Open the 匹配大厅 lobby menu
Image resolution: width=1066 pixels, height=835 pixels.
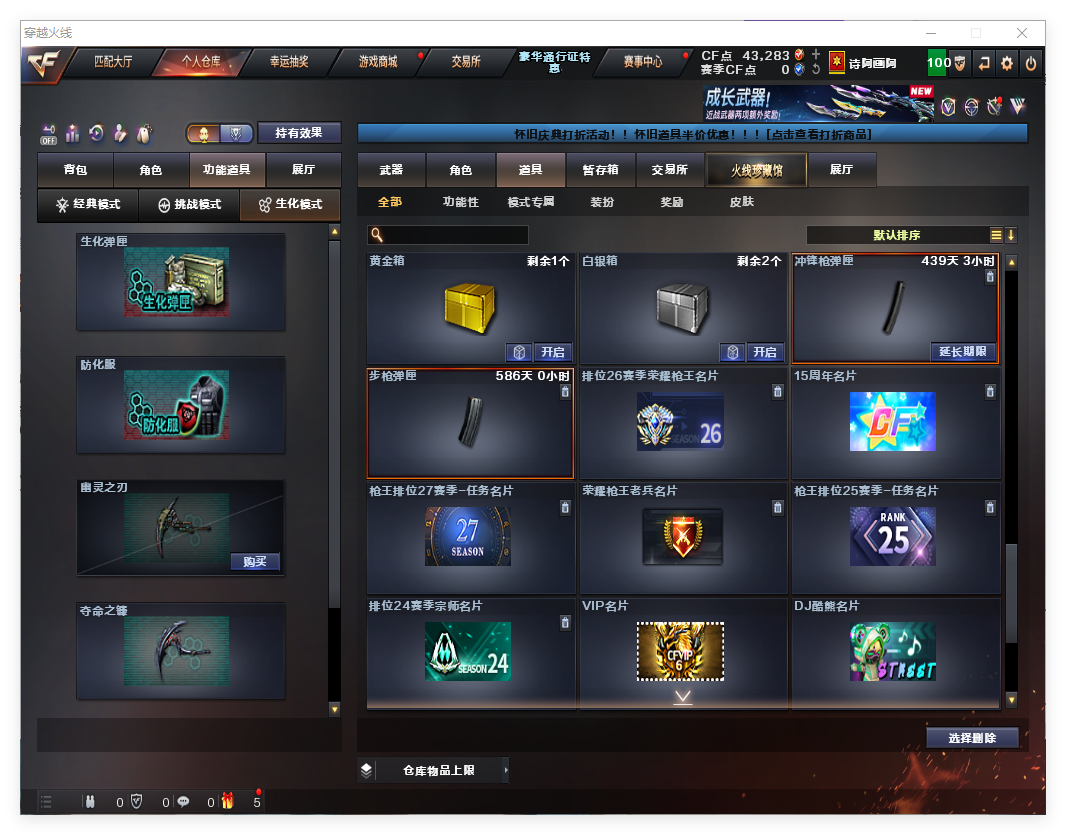click(x=113, y=62)
